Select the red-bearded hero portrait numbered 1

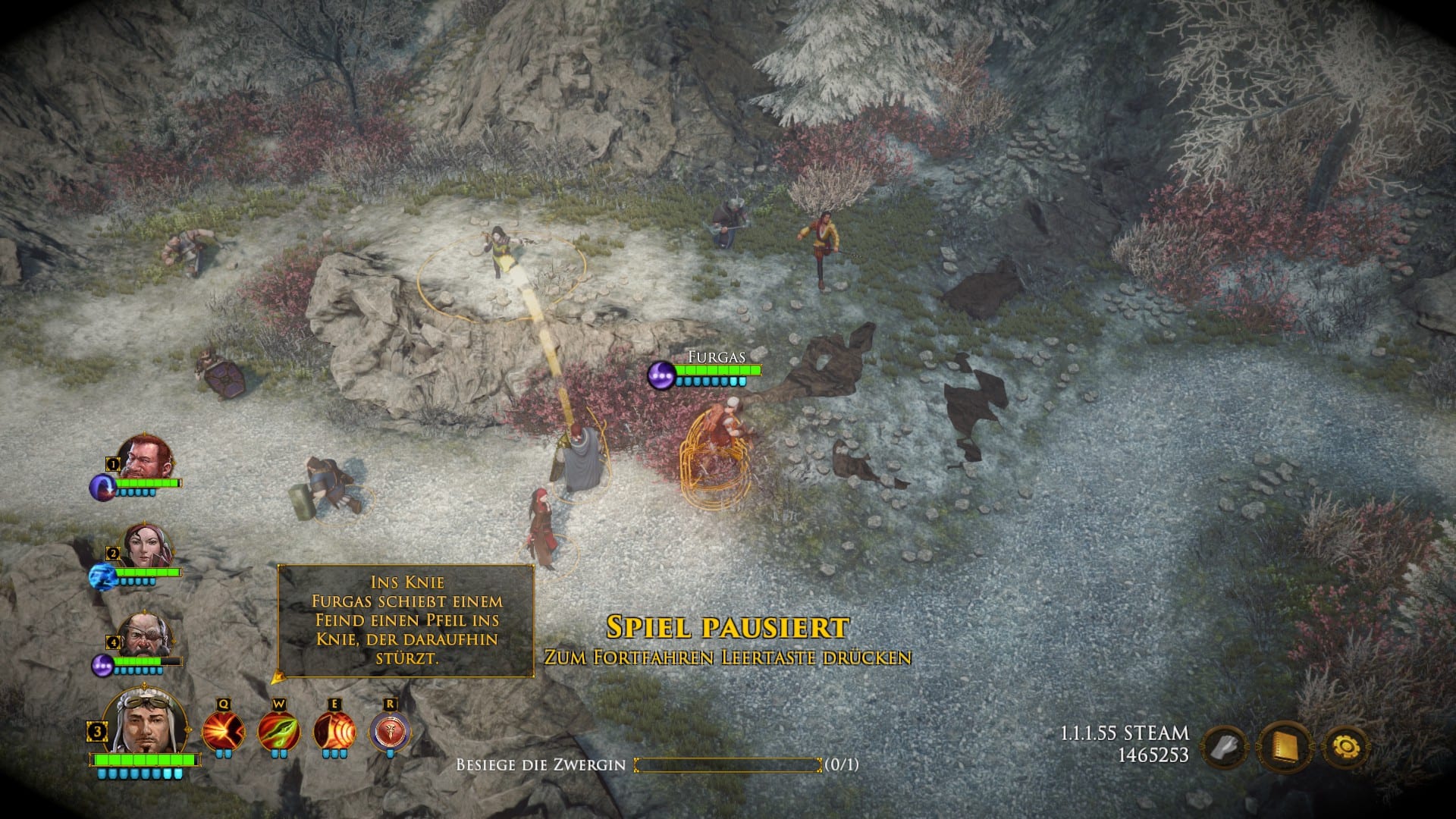146,458
